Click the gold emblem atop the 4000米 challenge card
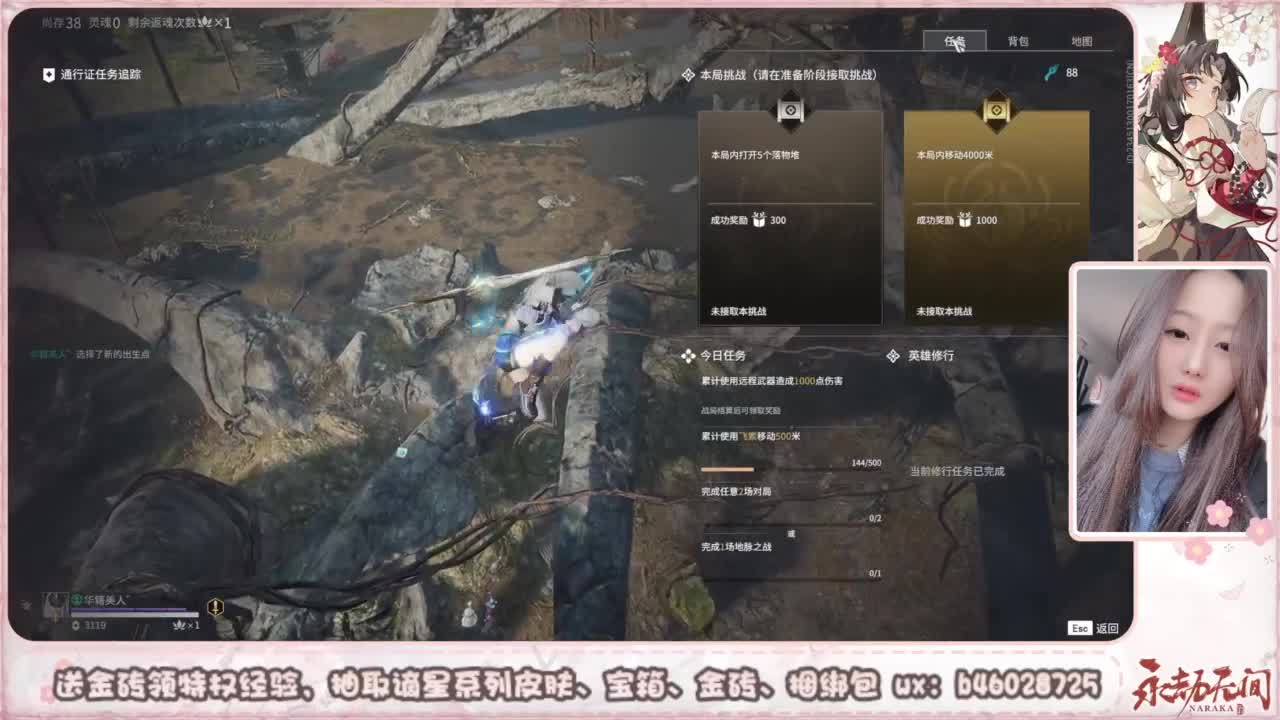Viewport: 1280px width, 720px height. pyautogui.click(x=995, y=110)
